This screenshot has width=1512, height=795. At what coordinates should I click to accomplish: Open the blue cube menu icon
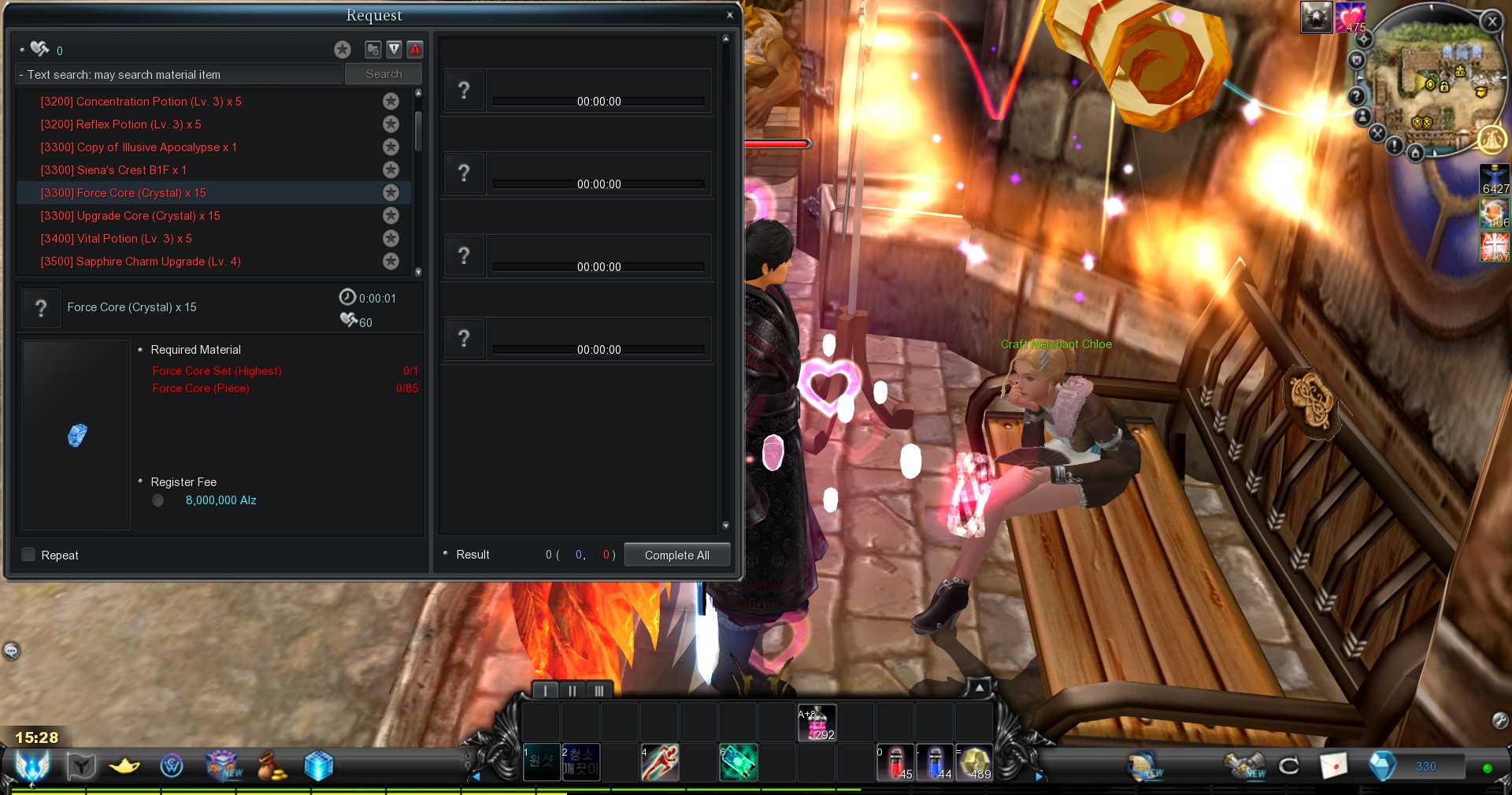318,765
